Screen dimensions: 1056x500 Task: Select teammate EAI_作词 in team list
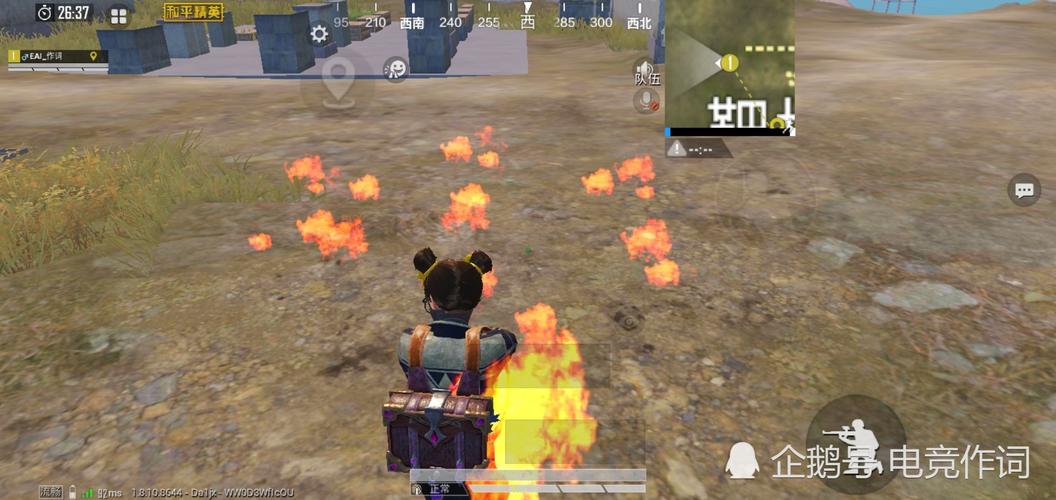point(57,57)
